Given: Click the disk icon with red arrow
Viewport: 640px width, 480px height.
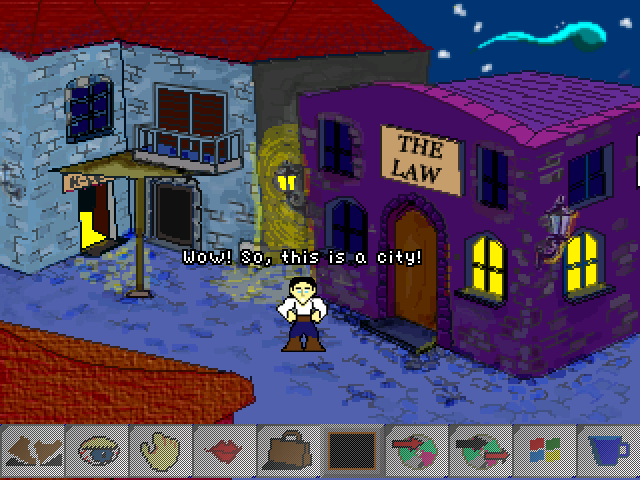Looking at the screenshot, I should coord(416,451).
